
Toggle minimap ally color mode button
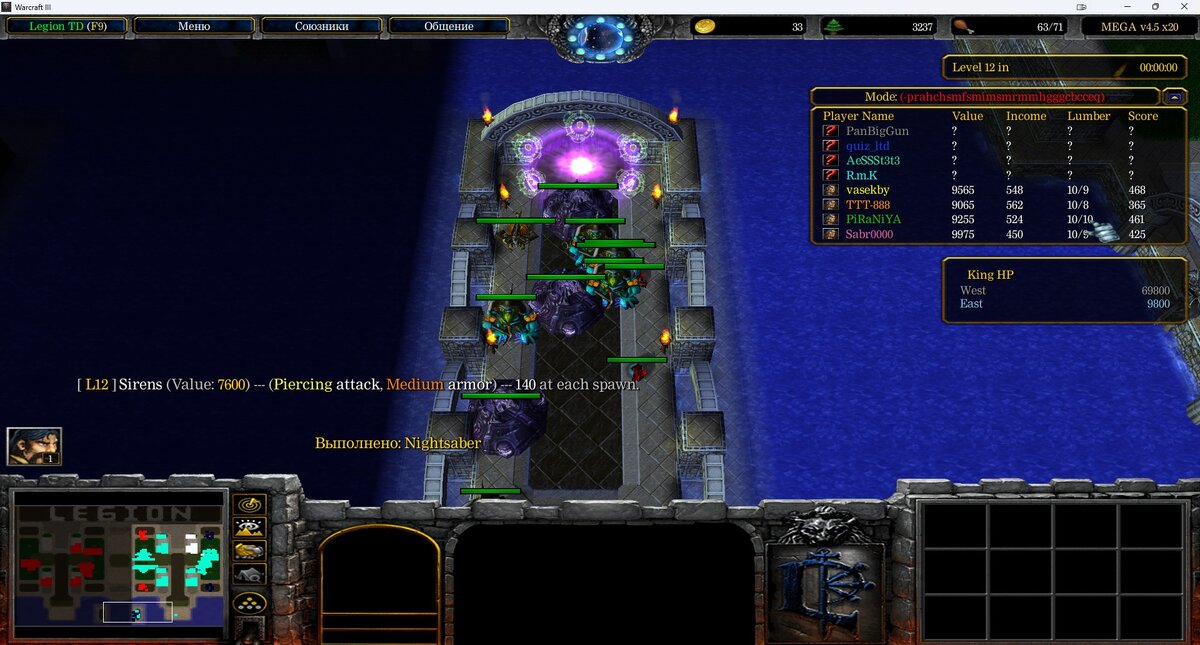pyautogui.click(x=249, y=551)
